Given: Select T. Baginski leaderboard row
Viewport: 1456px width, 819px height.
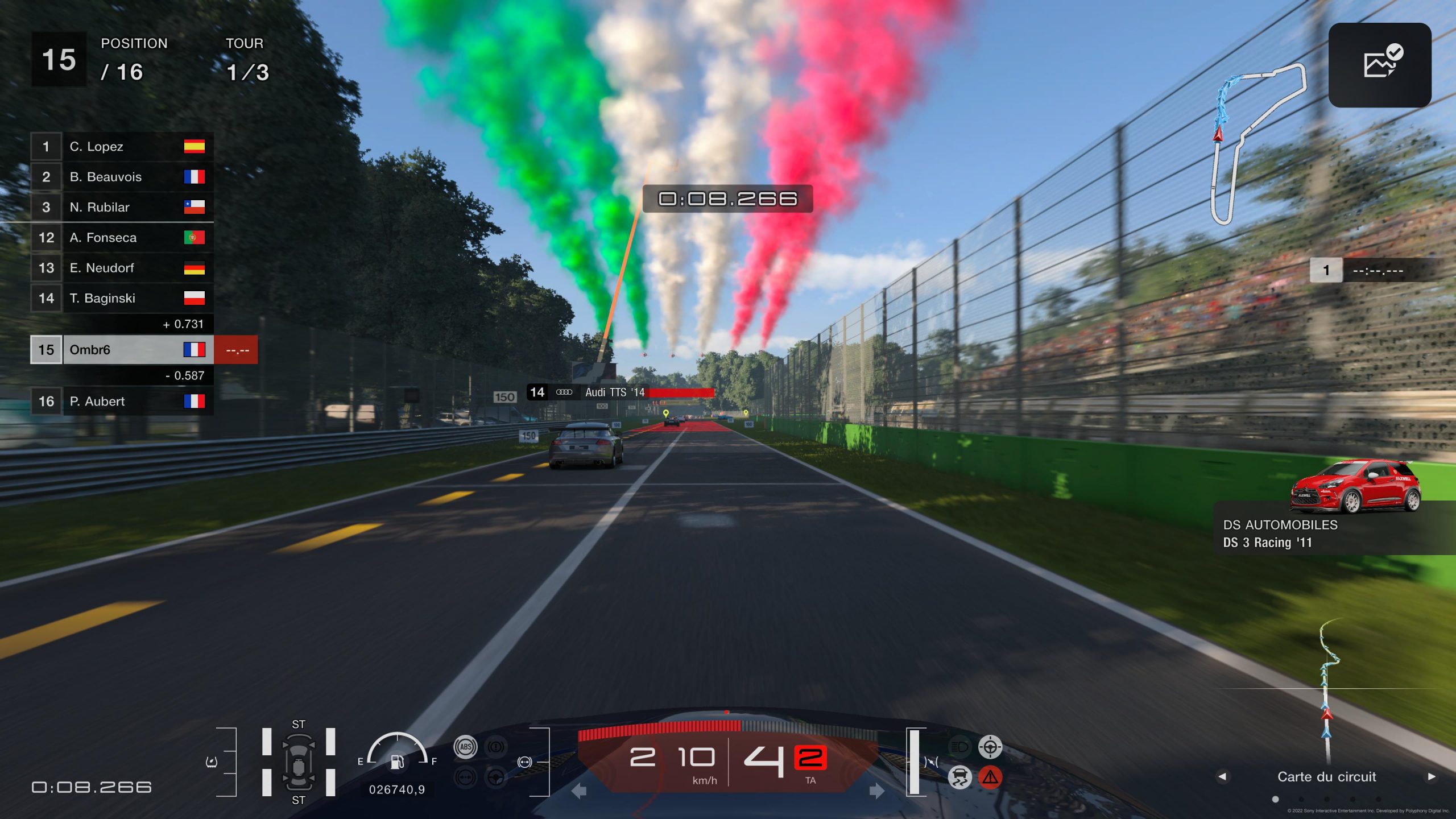Looking at the screenshot, I should pos(122,298).
